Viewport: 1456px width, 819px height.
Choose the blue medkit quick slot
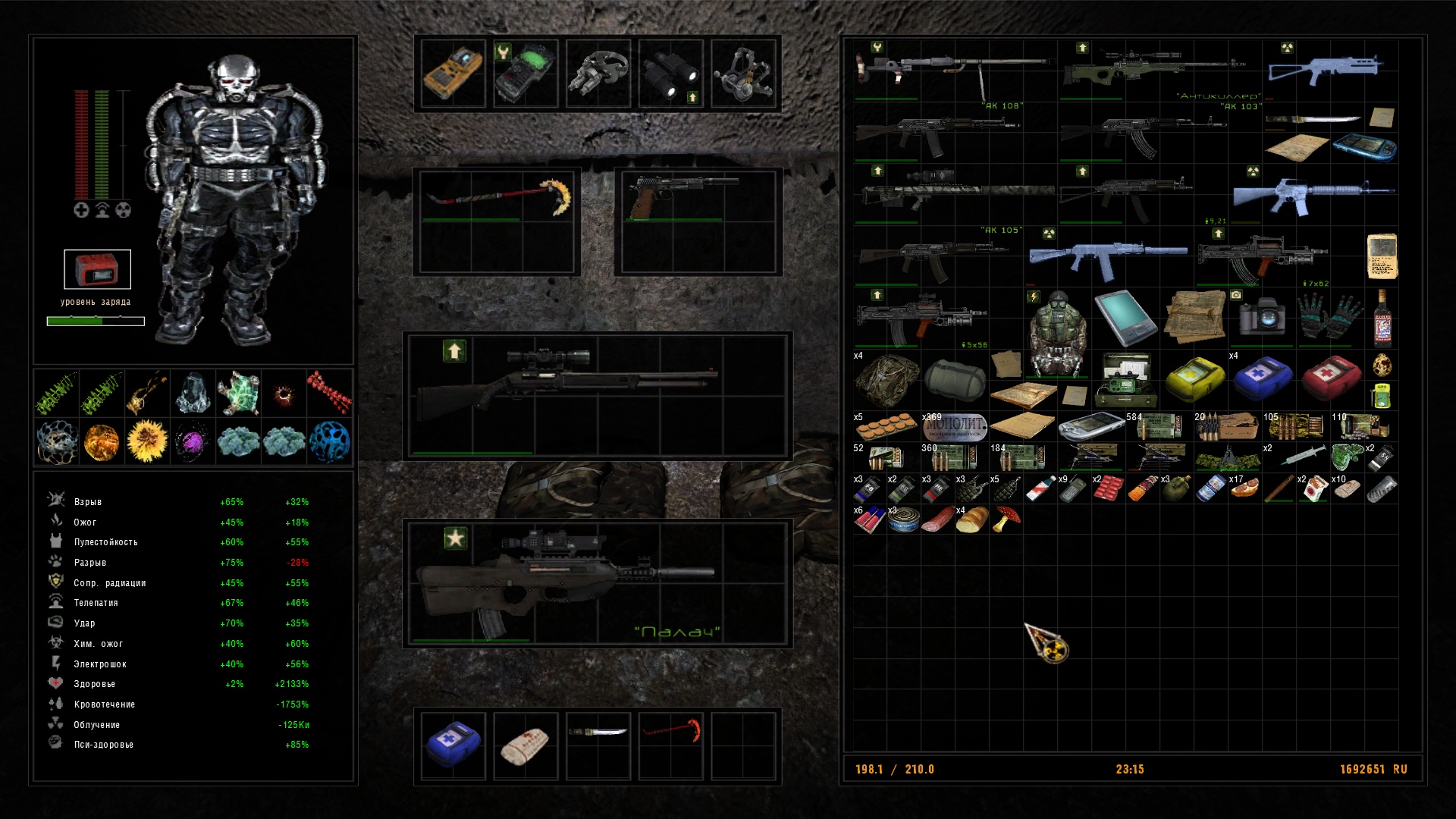point(453,745)
